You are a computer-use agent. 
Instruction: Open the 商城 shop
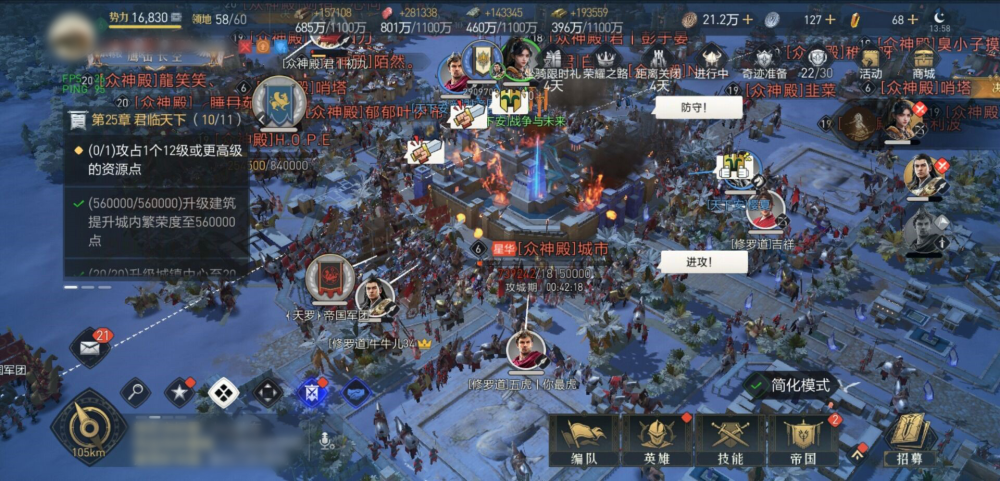pyautogui.click(x=923, y=61)
